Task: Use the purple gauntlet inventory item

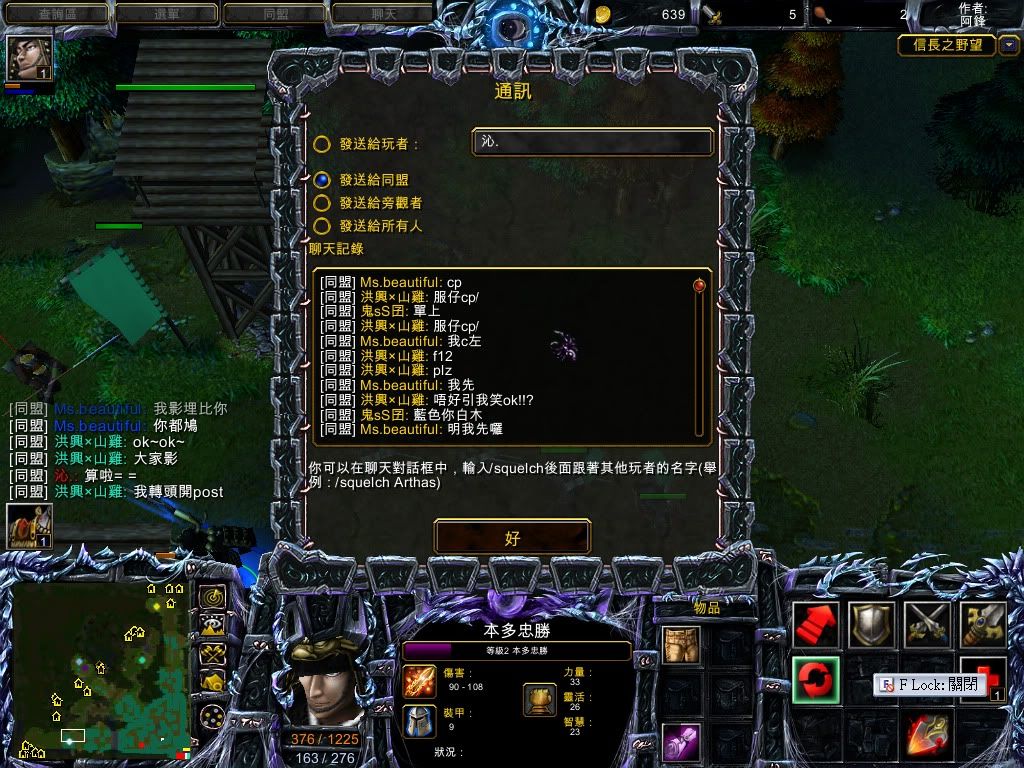Action: pos(681,741)
